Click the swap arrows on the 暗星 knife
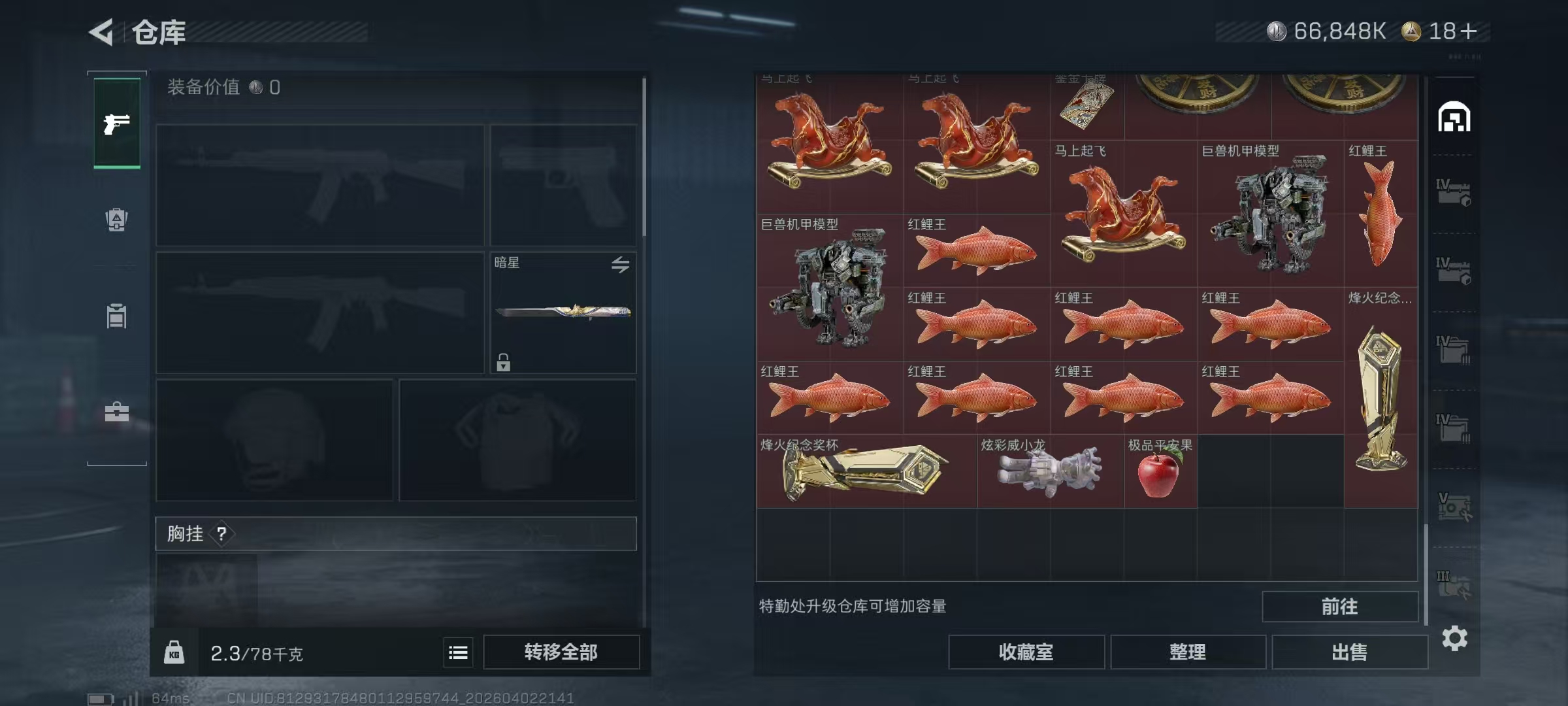Viewport: 1568px width, 706px height. click(x=621, y=264)
